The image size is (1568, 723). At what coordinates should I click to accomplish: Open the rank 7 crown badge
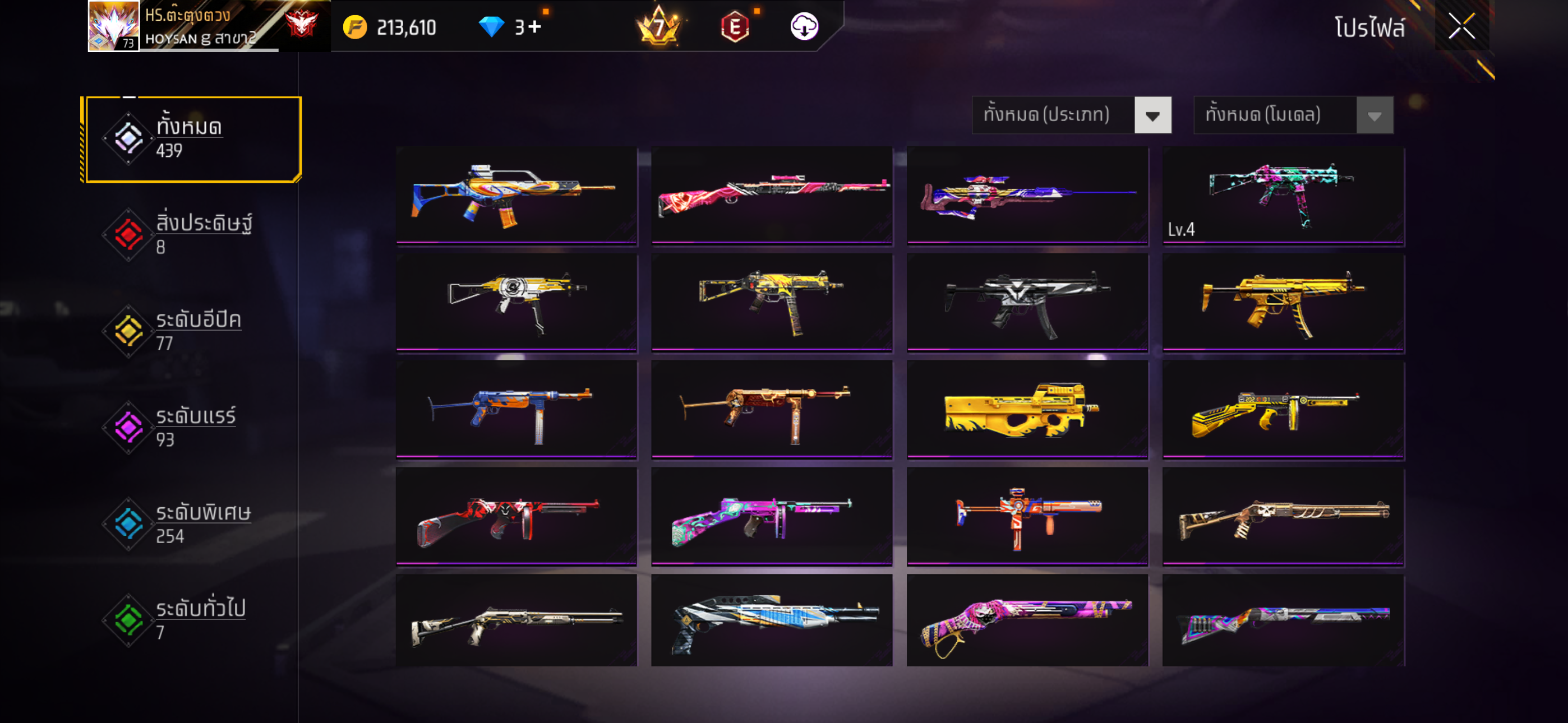pyautogui.click(x=658, y=27)
